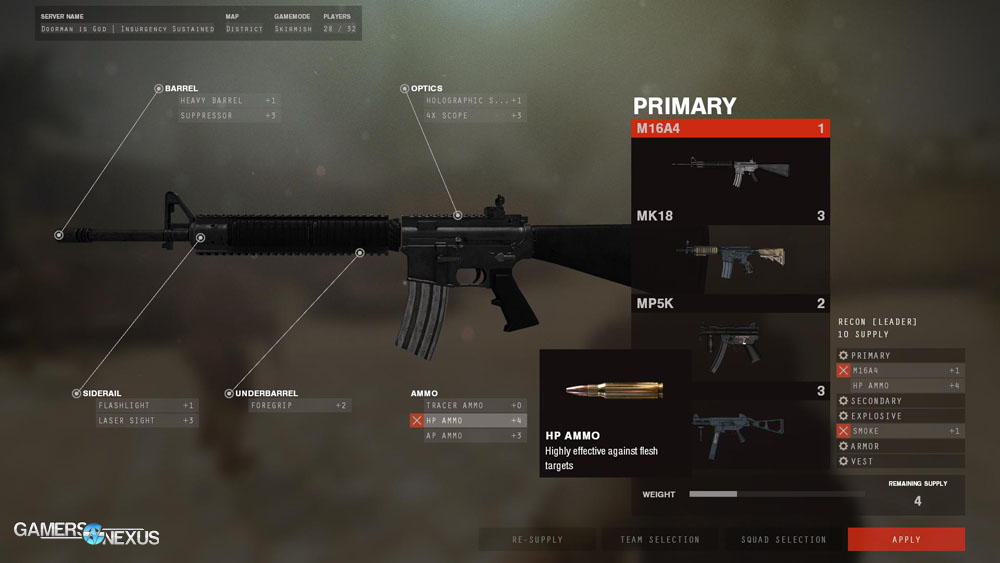Open the Secondary loadout category
This screenshot has height=563, width=1000.
(x=899, y=401)
